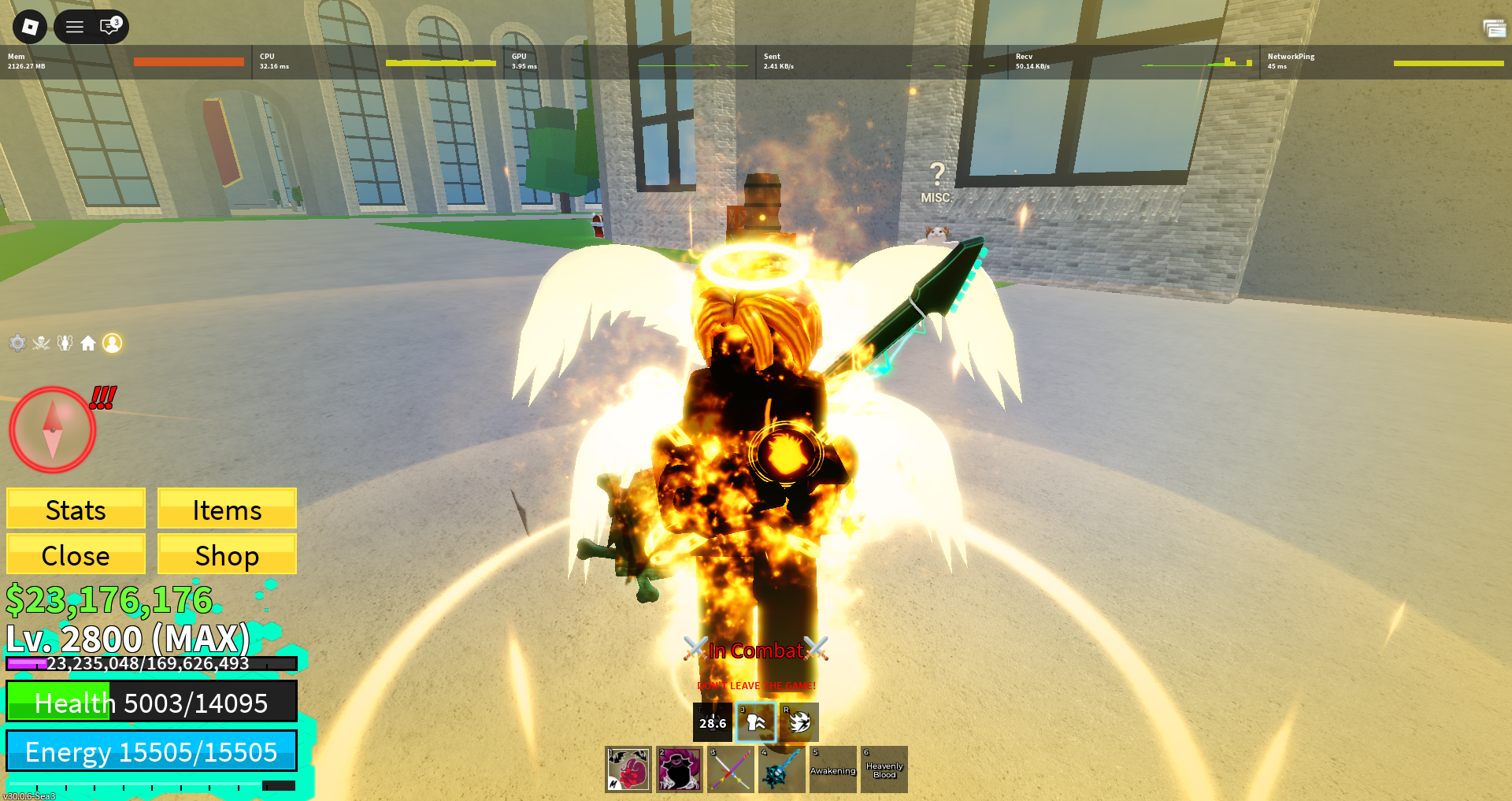The height and width of the screenshot is (801, 1512).
Task: Select the glowing player profile icon
Action: (113, 343)
